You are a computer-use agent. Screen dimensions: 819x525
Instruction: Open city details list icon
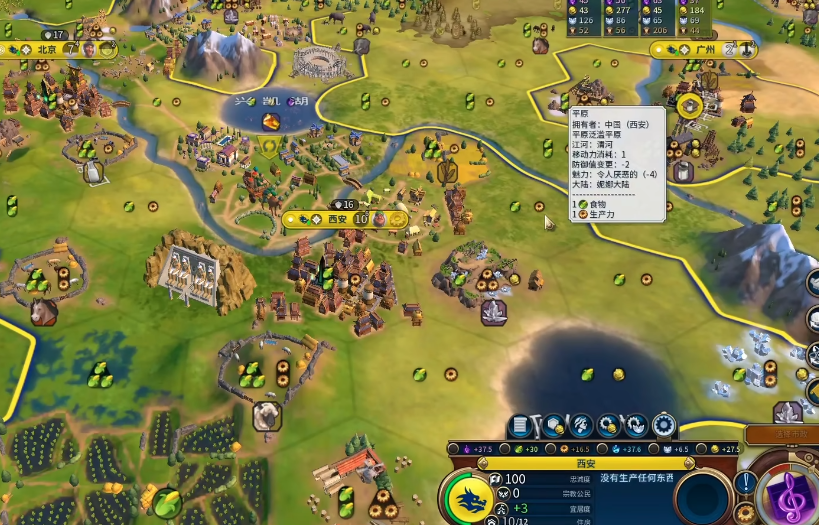pyautogui.click(x=519, y=426)
